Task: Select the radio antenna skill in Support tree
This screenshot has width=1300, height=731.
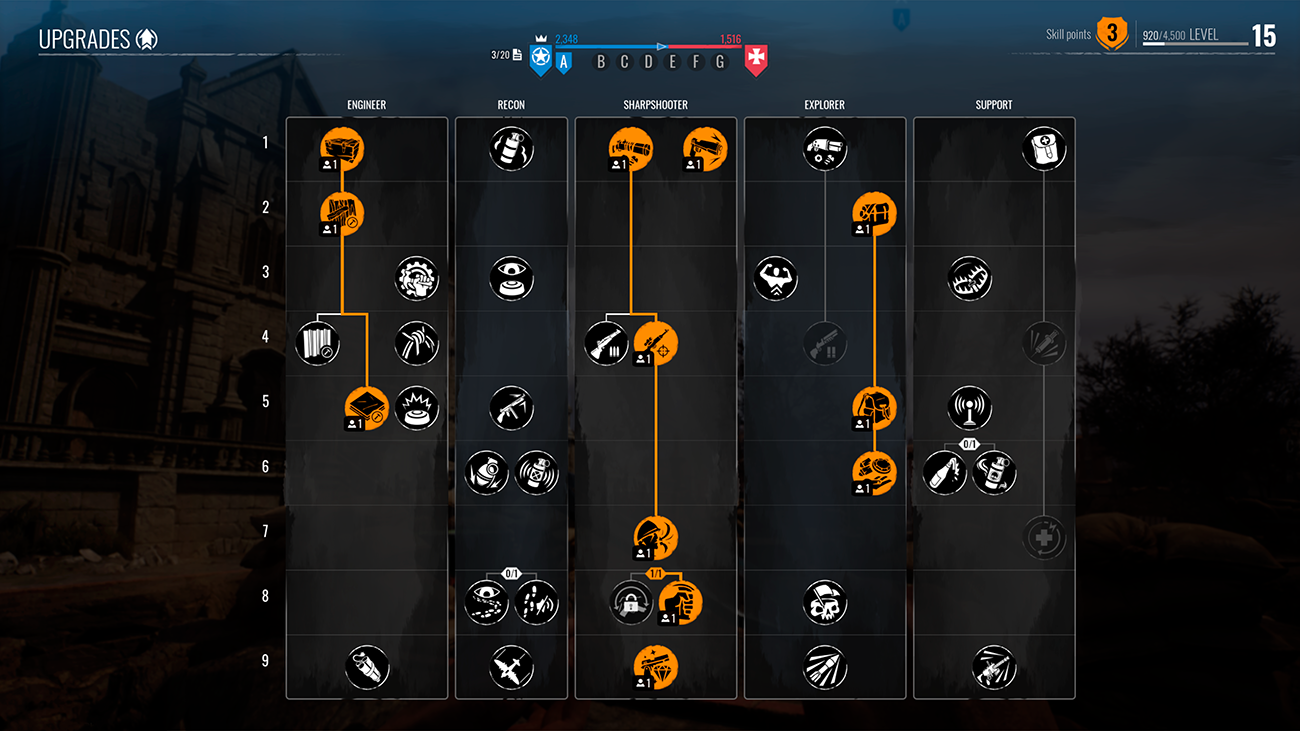Action: [969, 408]
